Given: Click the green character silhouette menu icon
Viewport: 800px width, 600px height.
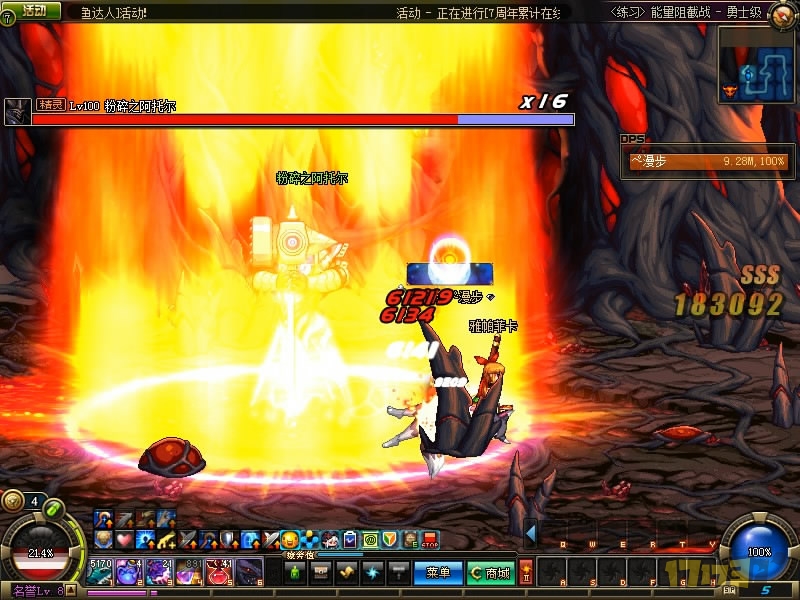Looking at the screenshot, I should tap(295, 573).
